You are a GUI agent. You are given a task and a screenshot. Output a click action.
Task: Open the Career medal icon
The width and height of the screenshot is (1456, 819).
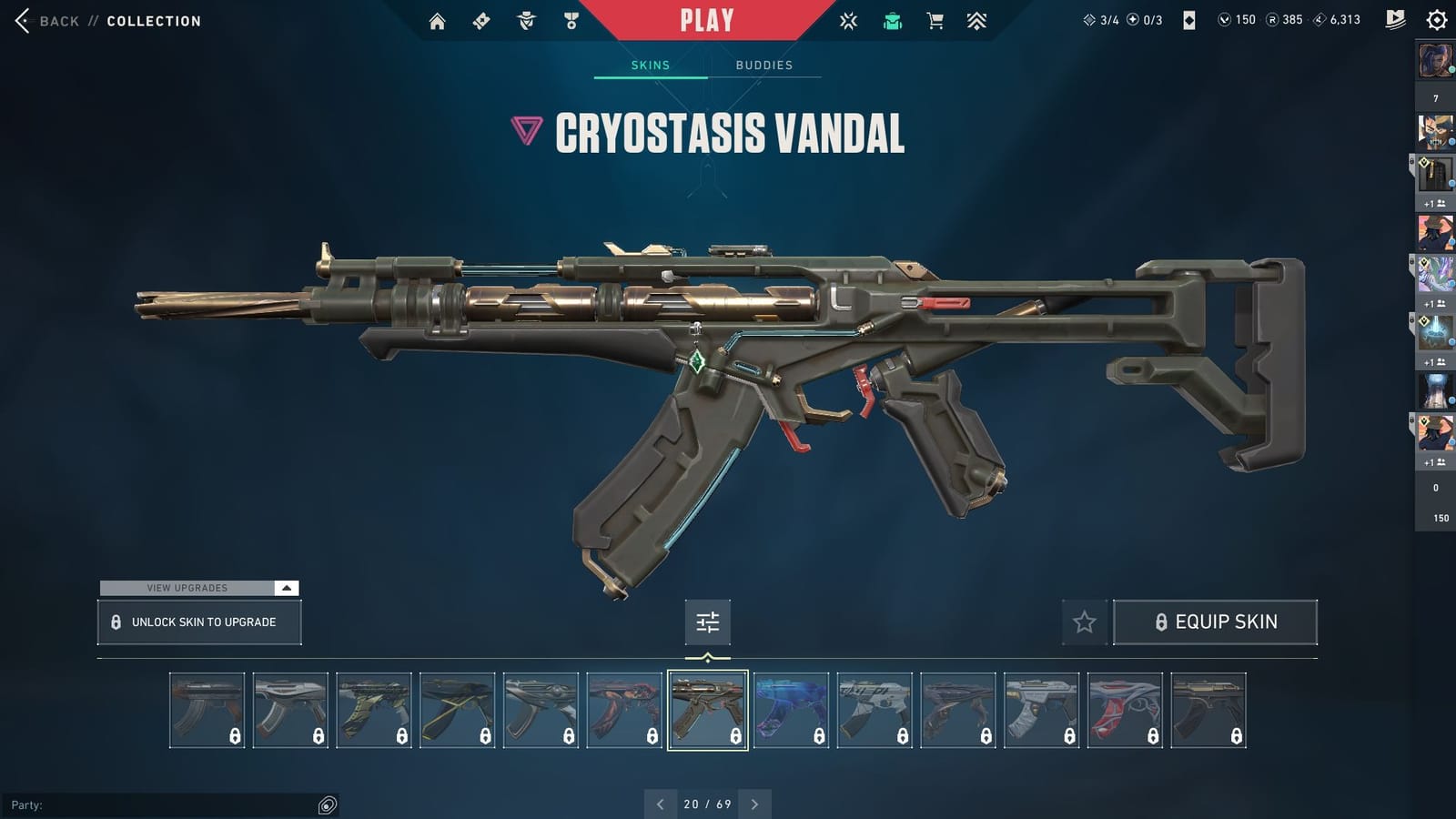point(569,20)
